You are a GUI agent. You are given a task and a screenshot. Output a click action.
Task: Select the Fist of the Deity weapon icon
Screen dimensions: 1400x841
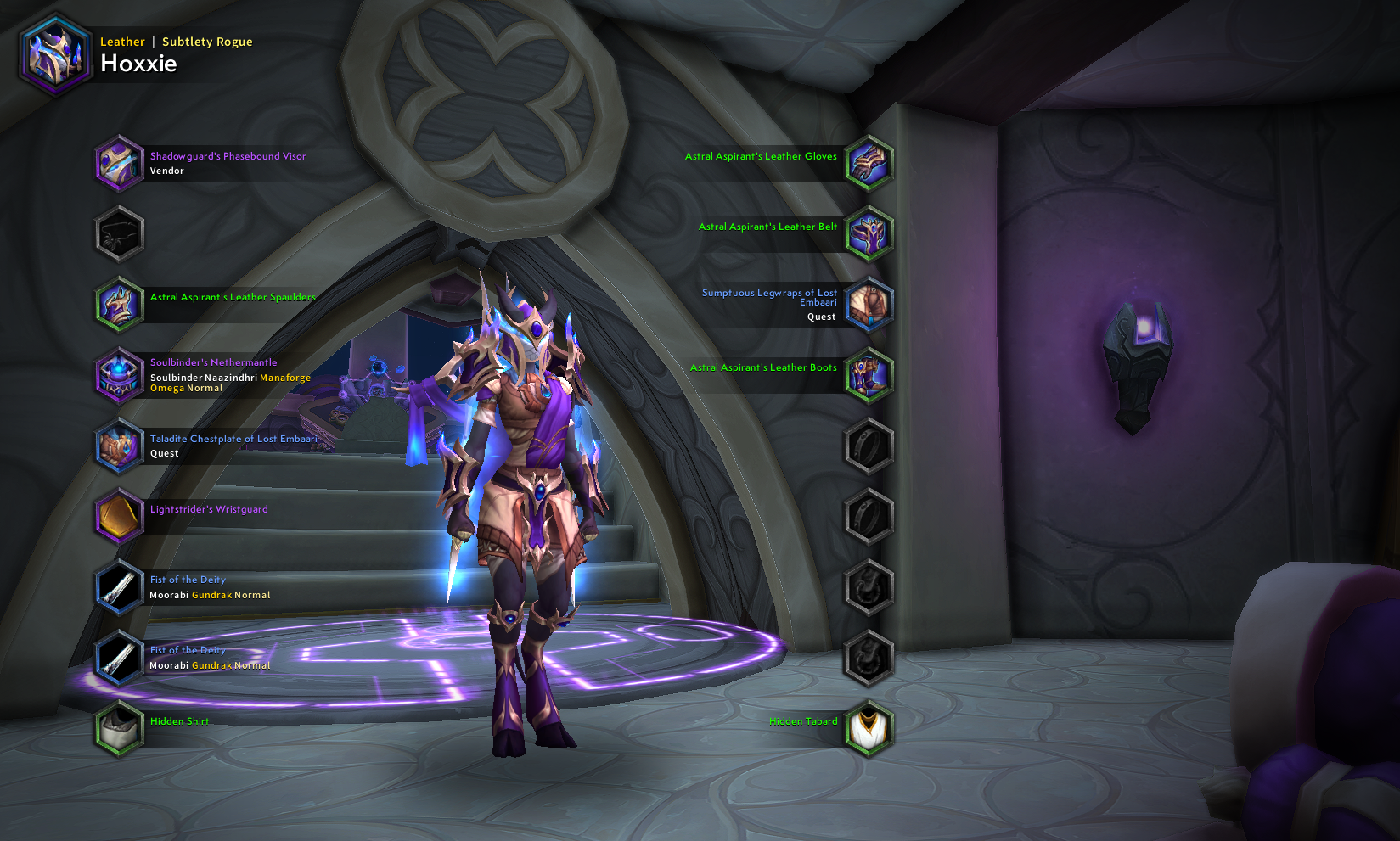[119, 586]
